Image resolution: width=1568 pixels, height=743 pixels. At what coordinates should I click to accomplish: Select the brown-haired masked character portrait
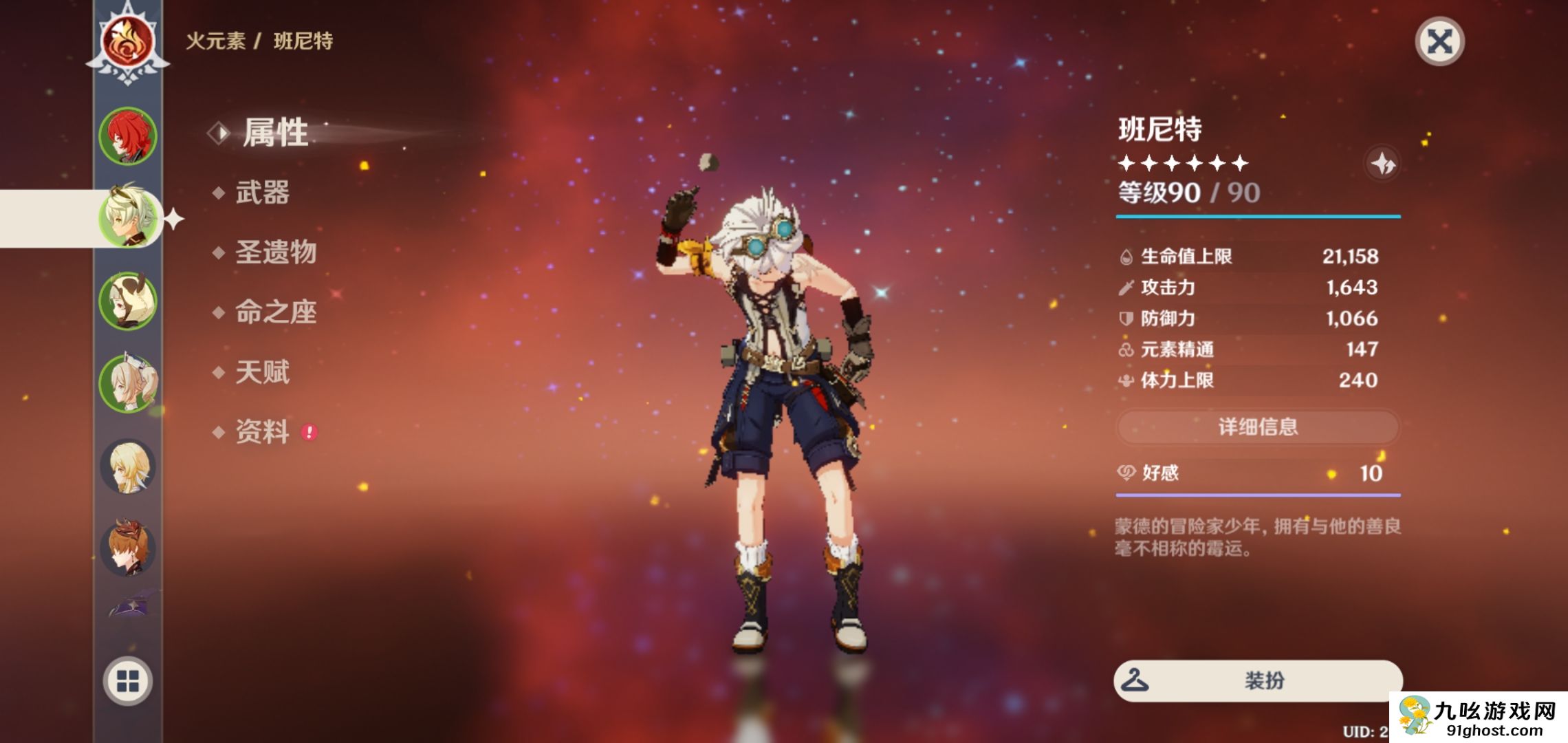[128, 548]
